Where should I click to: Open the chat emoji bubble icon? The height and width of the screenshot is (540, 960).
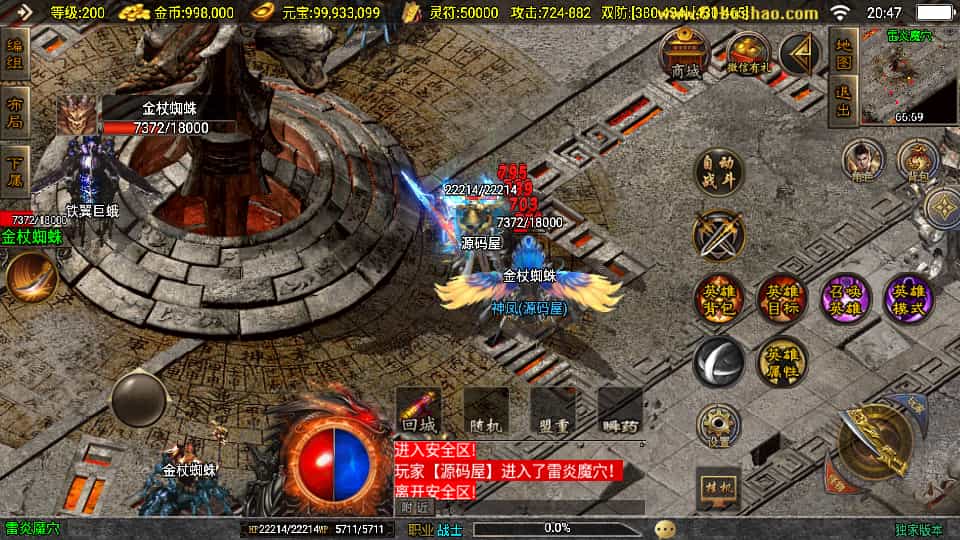point(665,528)
